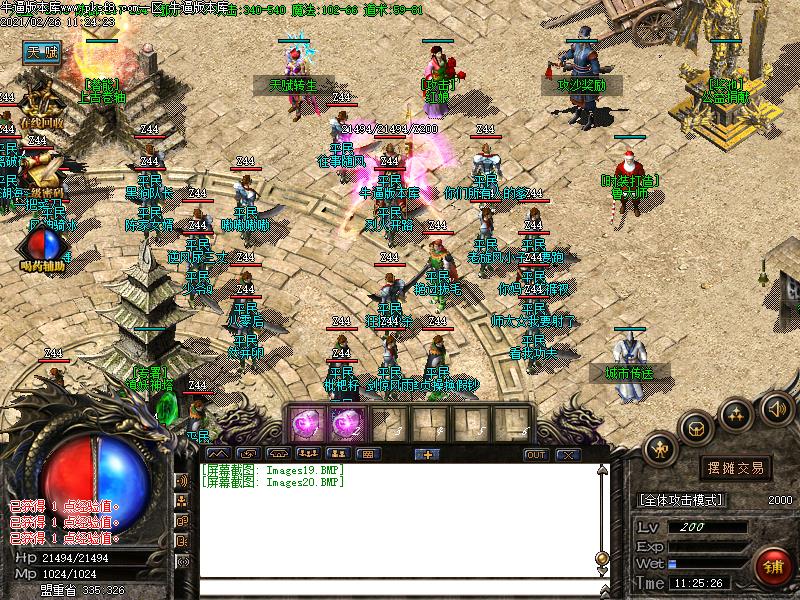
Task: Click the chat scrollbar's gold handle
Action: point(601,558)
